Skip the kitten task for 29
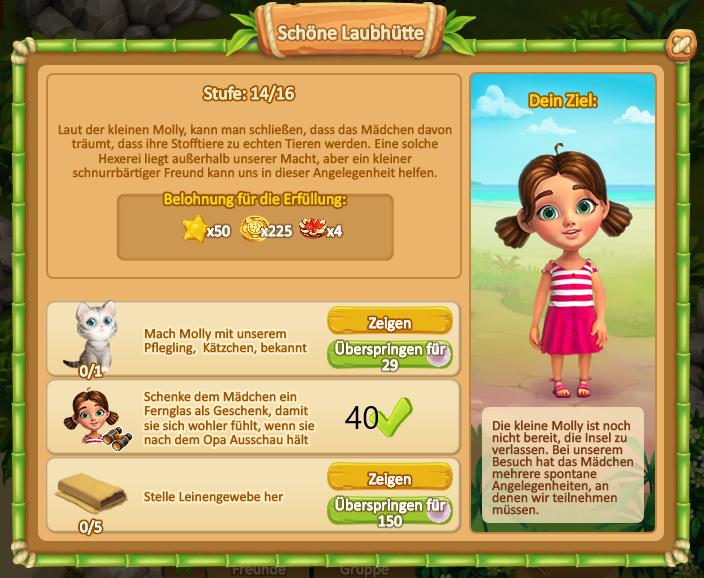This screenshot has width=704, height=578. (x=389, y=356)
